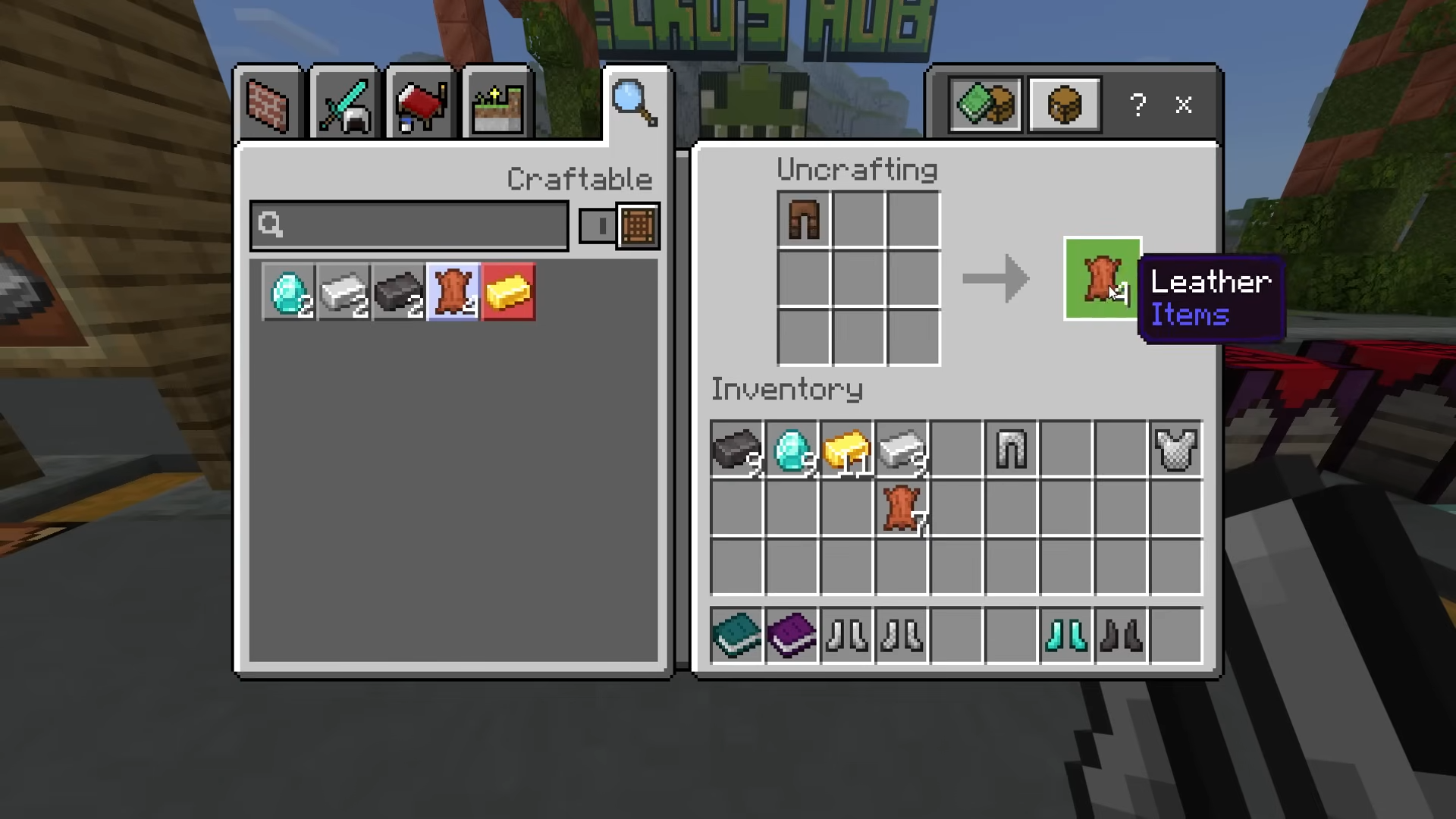Select the diamond boots in the hotbar

click(1065, 635)
